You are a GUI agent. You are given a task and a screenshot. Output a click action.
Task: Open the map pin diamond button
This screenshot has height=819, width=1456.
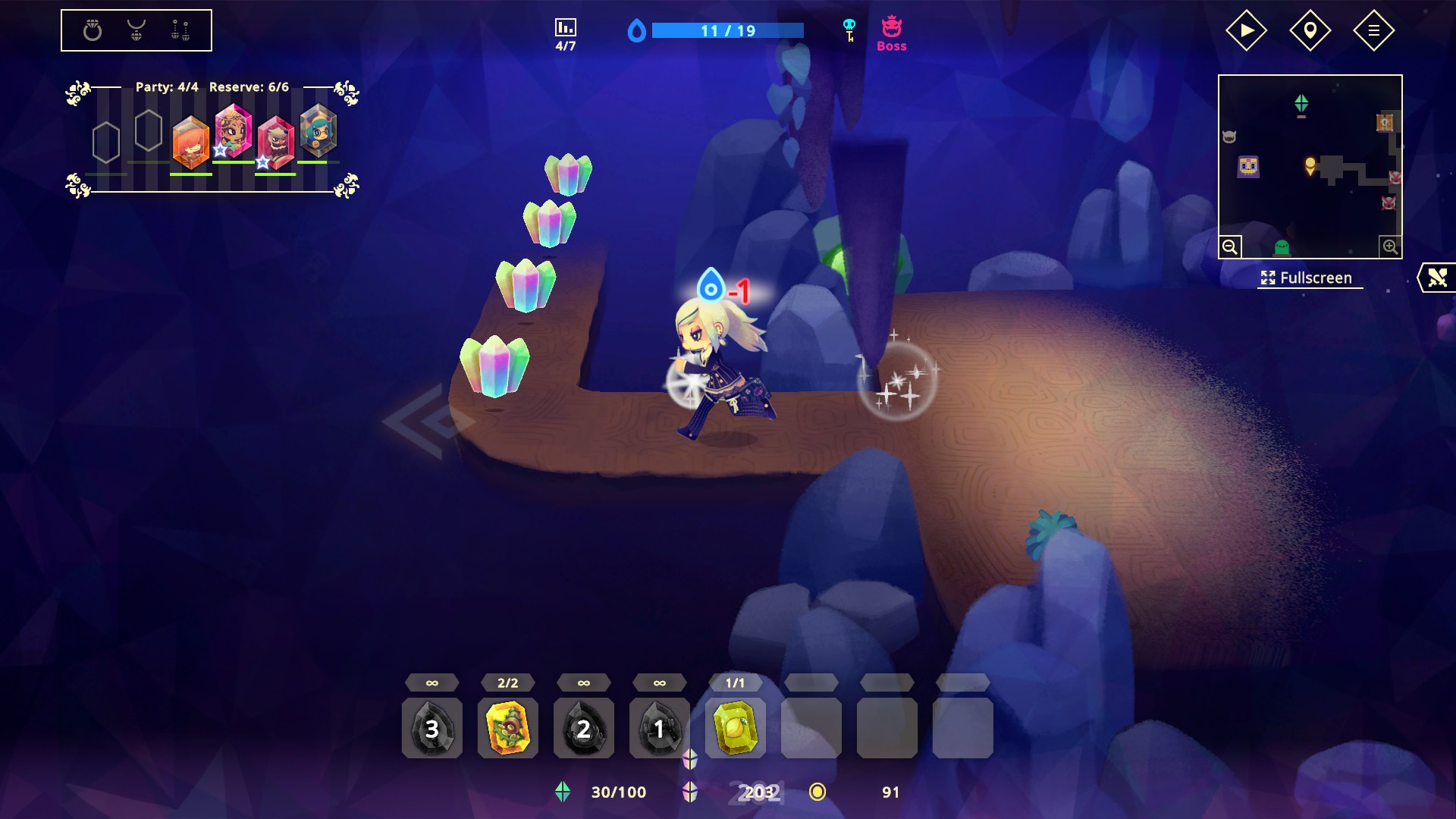point(1310,30)
